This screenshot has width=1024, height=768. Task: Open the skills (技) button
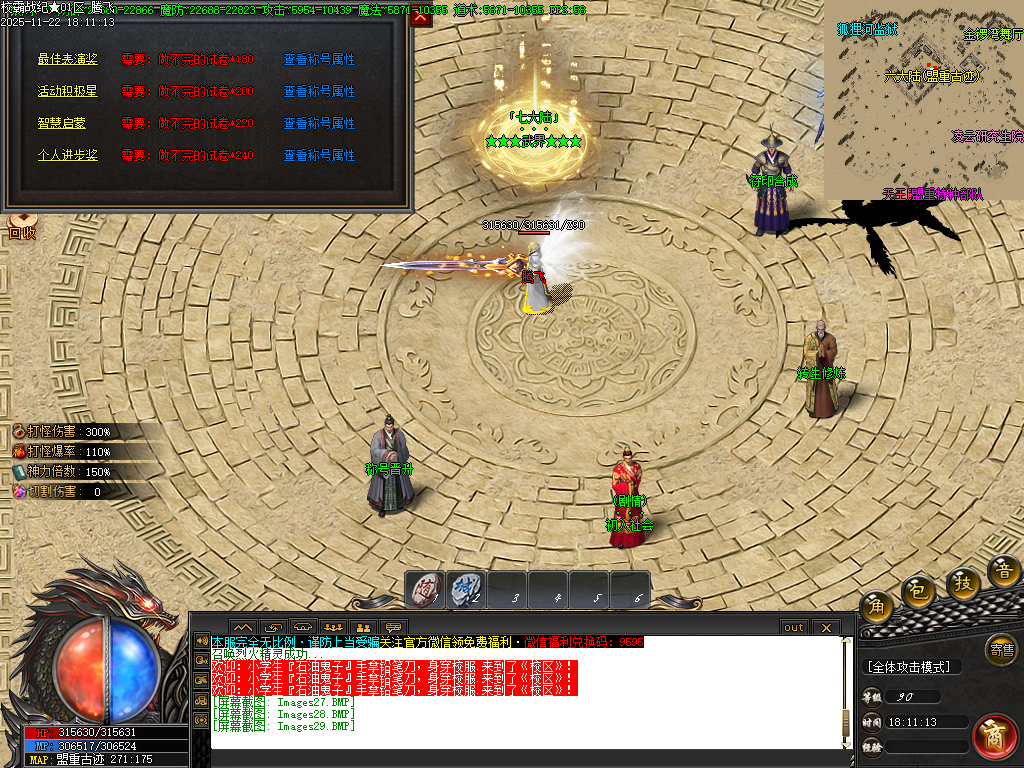pos(963,582)
